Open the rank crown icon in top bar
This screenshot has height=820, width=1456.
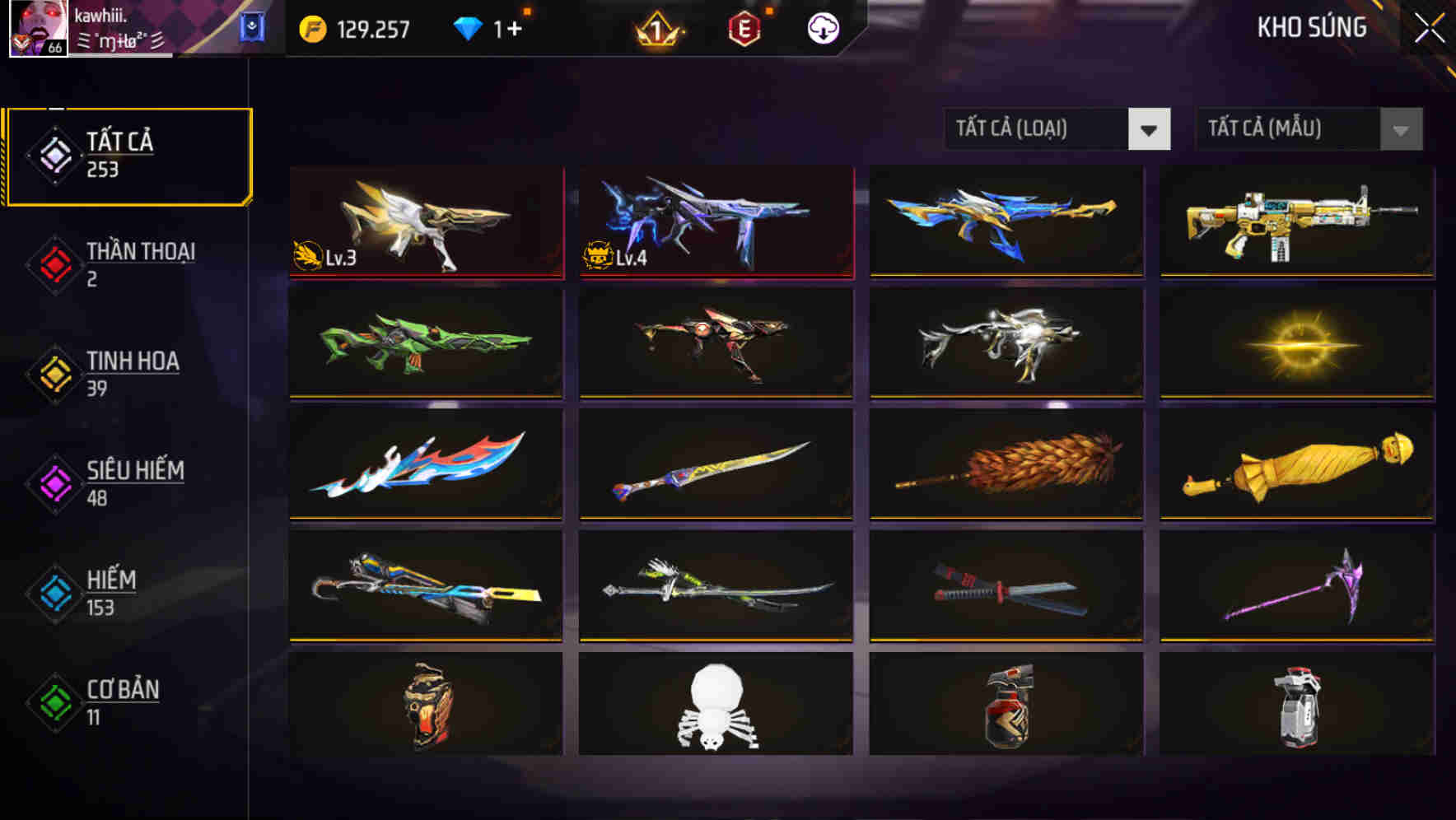[x=657, y=27]
